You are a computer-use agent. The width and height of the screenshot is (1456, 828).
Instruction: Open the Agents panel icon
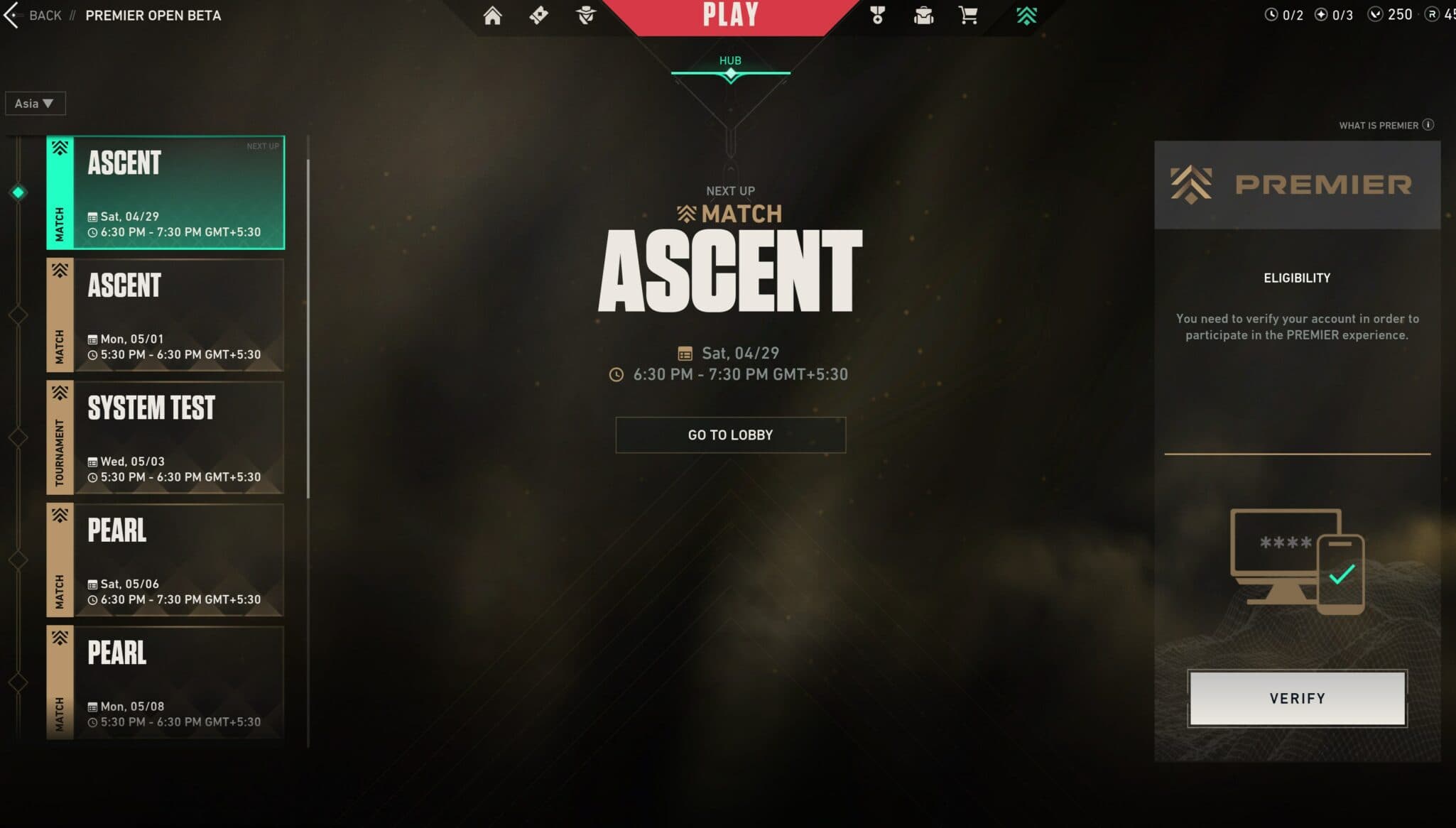[x=585, y=14]
